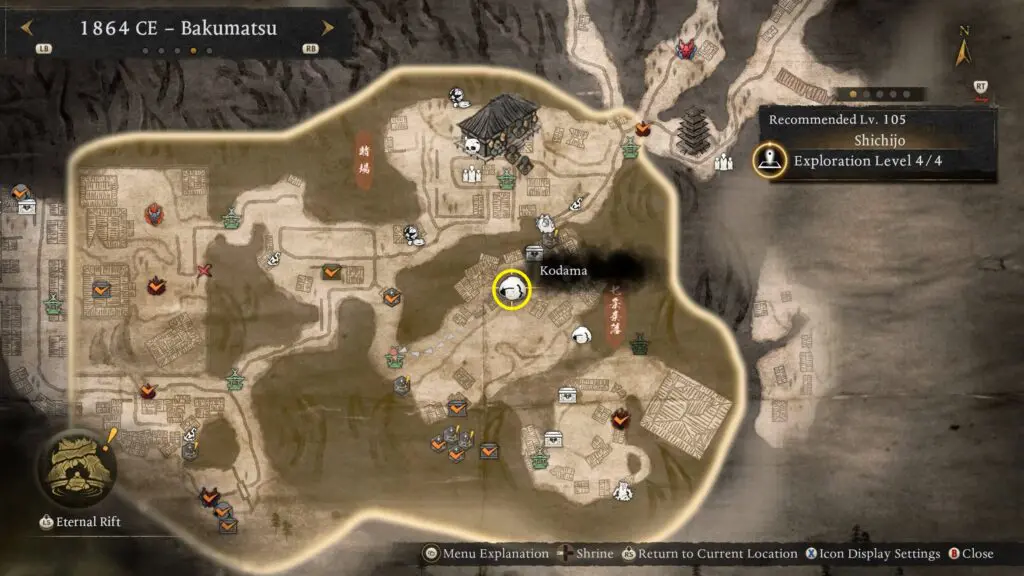Switch to the next era with right arrow

coord(327,28)
